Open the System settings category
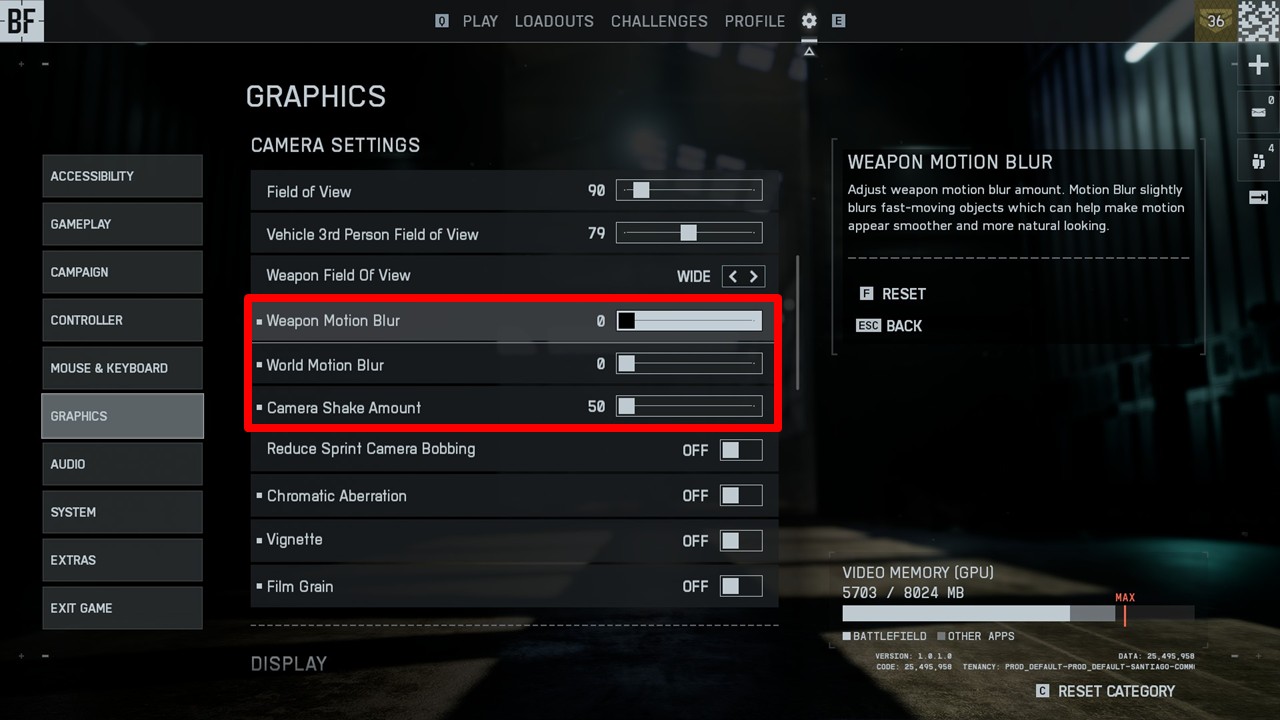The image size is (1280, 720). pos(122,512)
